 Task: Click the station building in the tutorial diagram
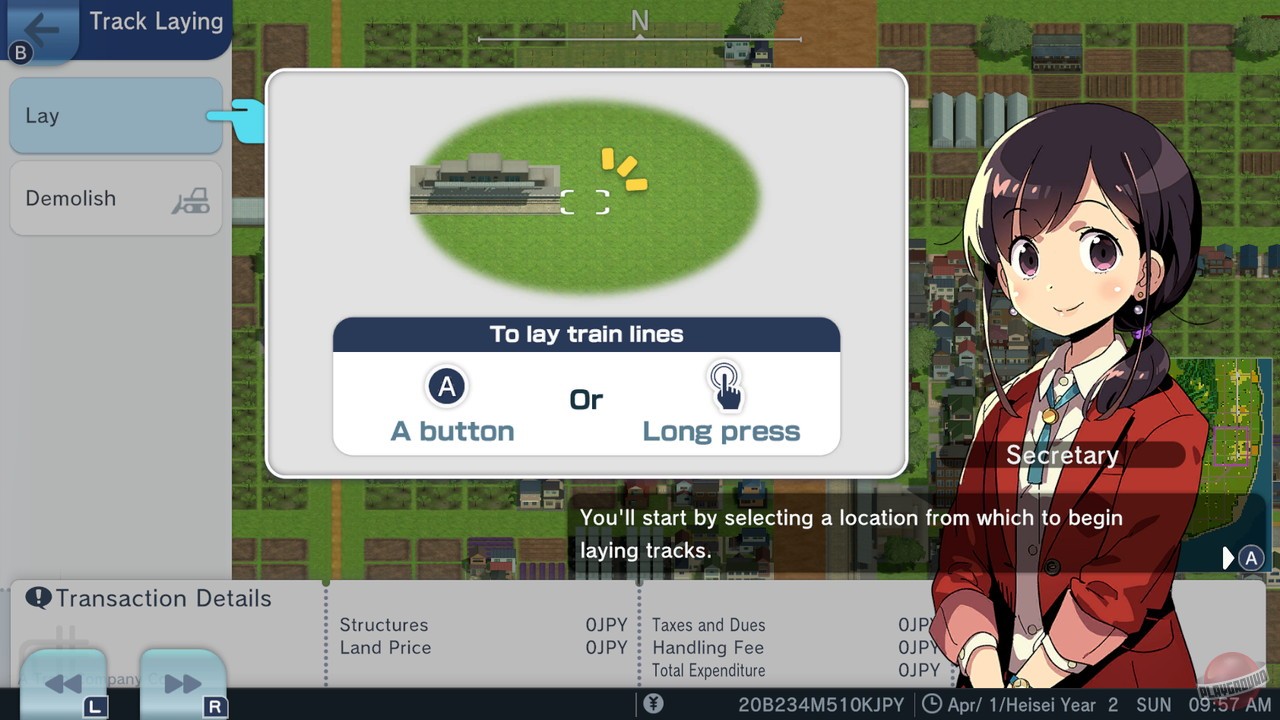485,185
